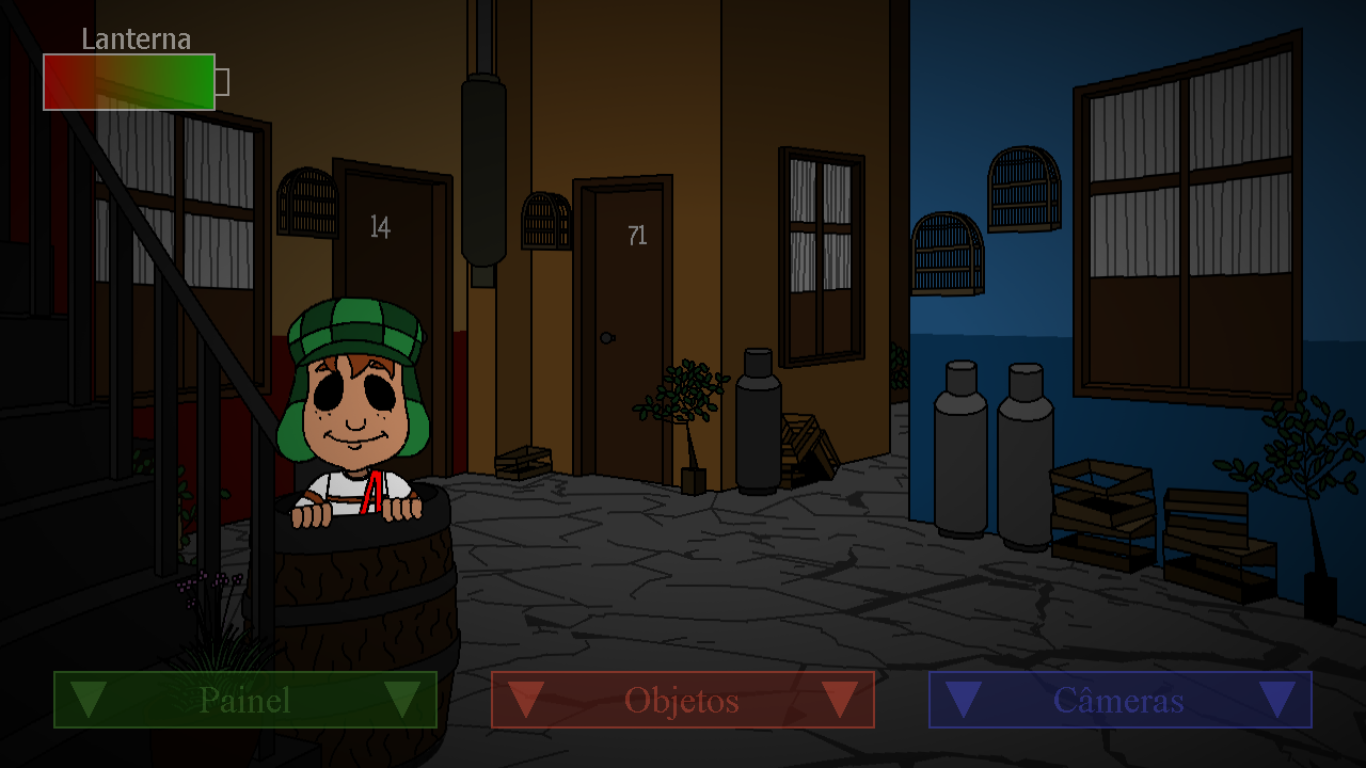This screenshot has height=768, width=1366.
Task: Open the Câmeras menu
Action: click(1119, 700)
